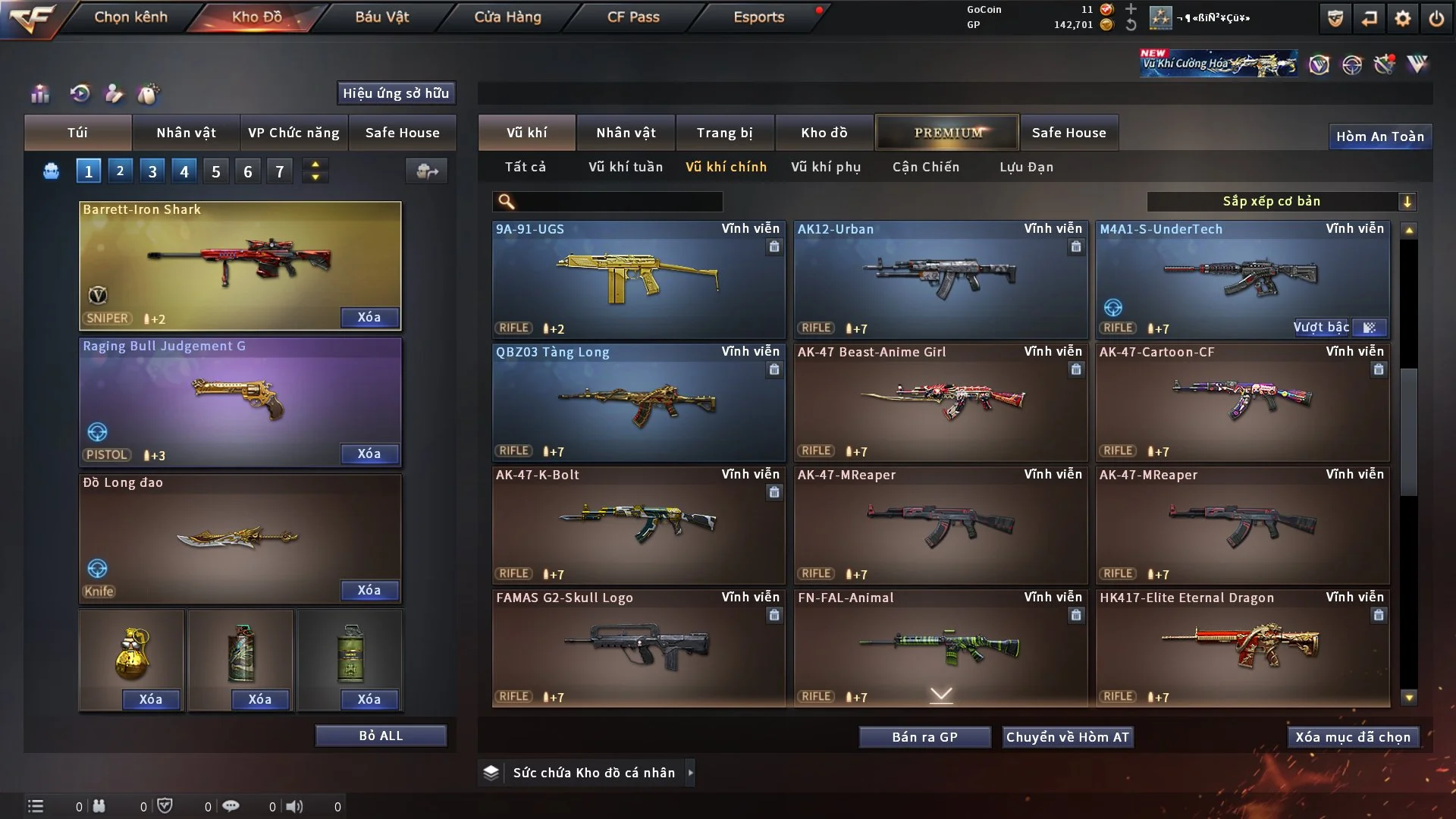Switch to the PREMIUM tab

tap(947, 133)
